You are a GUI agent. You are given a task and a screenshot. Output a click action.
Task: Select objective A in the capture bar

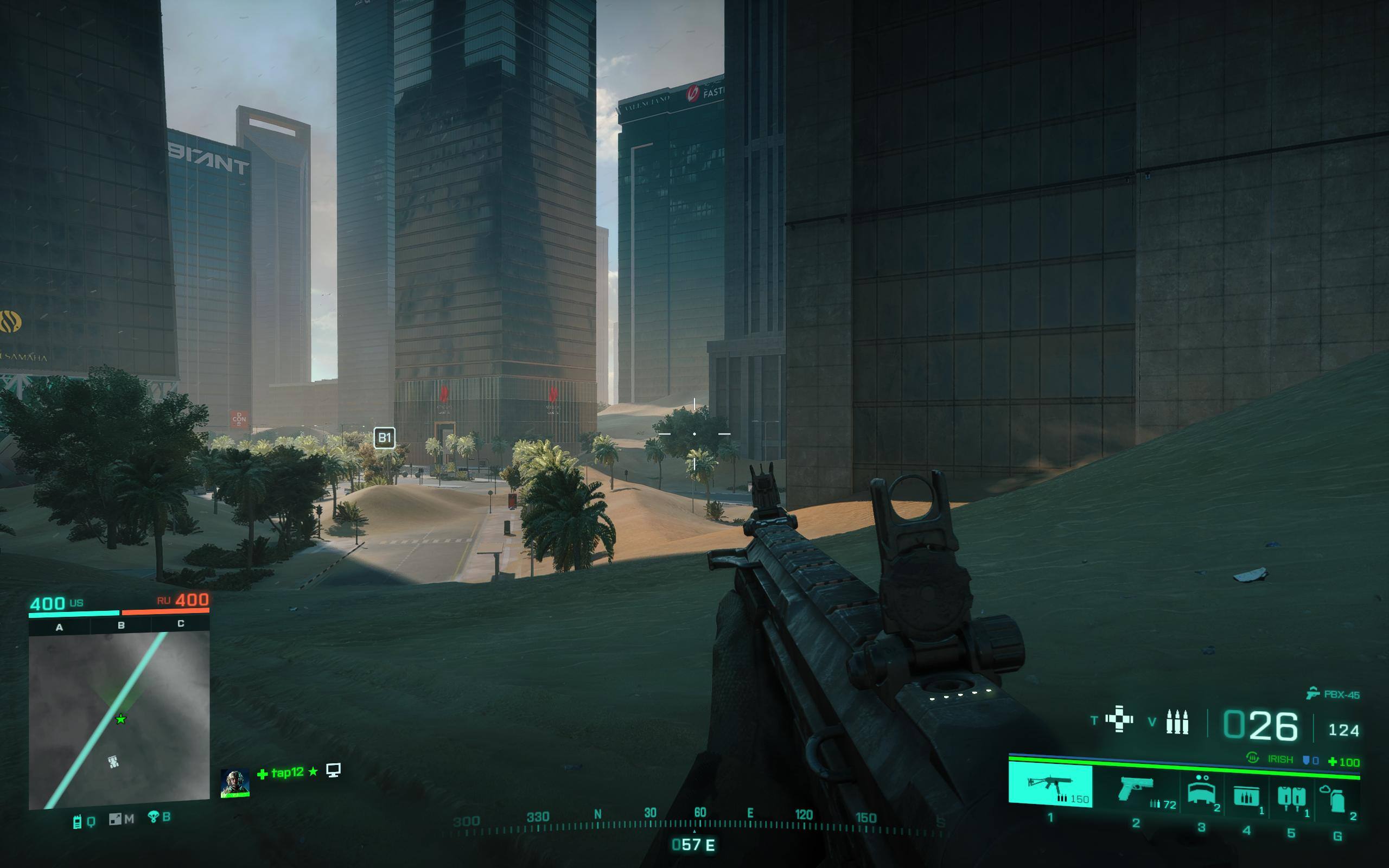(59, 628)
